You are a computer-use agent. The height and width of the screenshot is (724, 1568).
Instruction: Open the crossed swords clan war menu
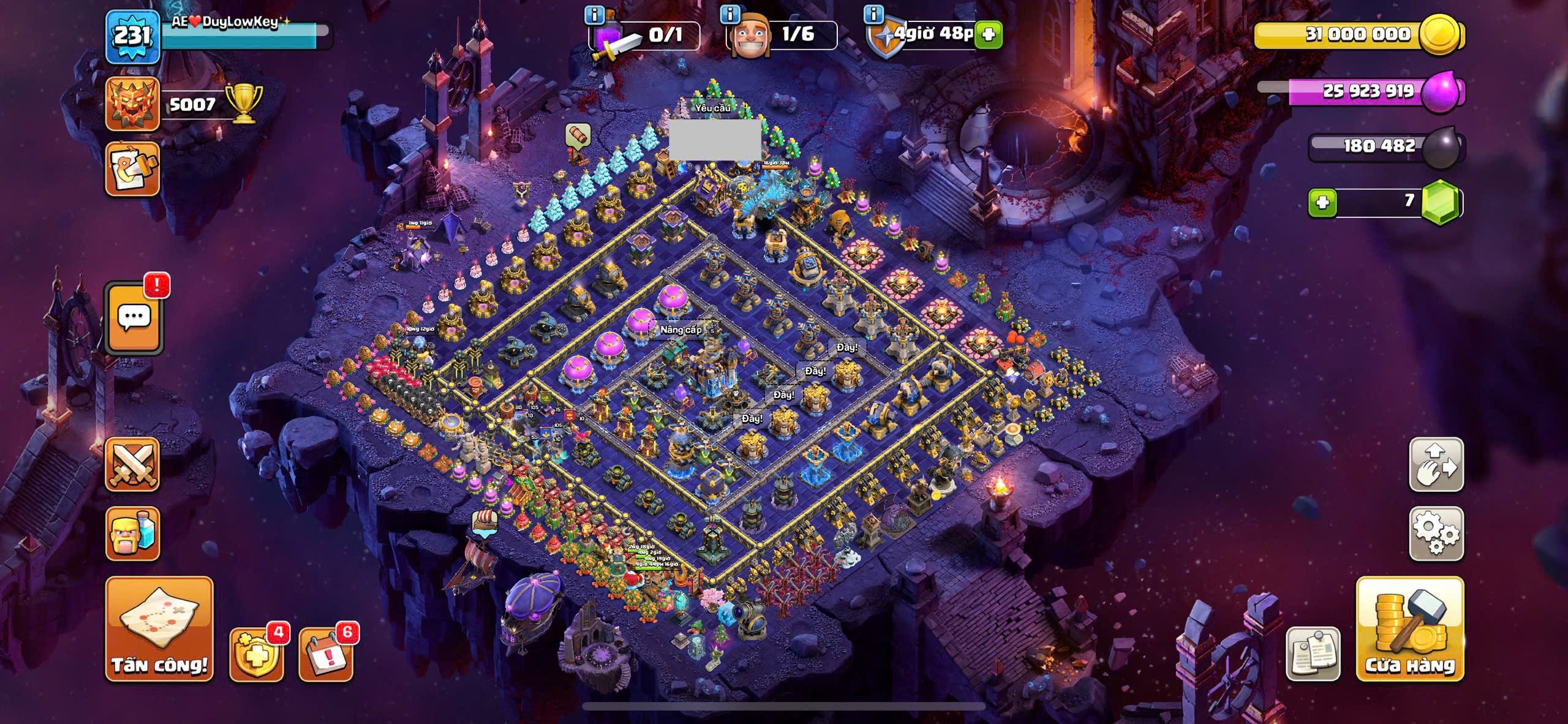click(132, 464)
